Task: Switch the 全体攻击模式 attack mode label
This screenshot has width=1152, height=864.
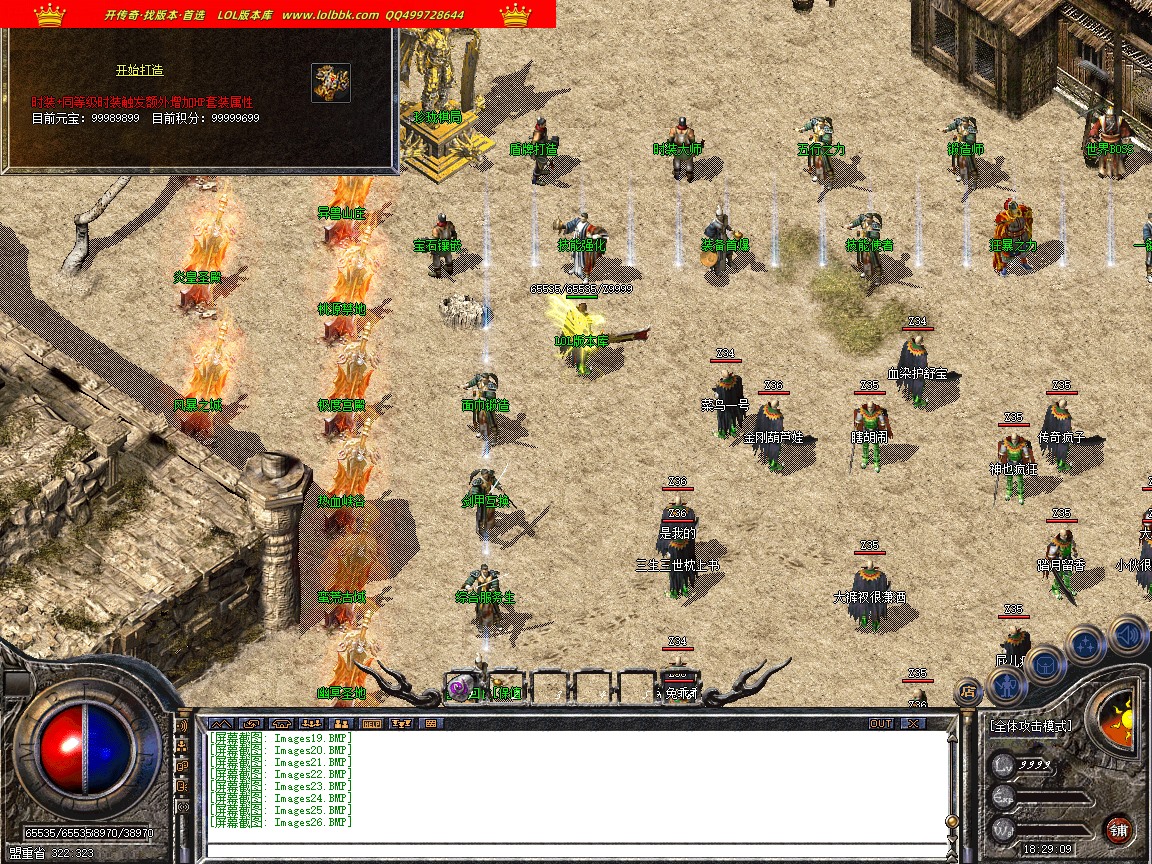Action: click(1030, 726)
